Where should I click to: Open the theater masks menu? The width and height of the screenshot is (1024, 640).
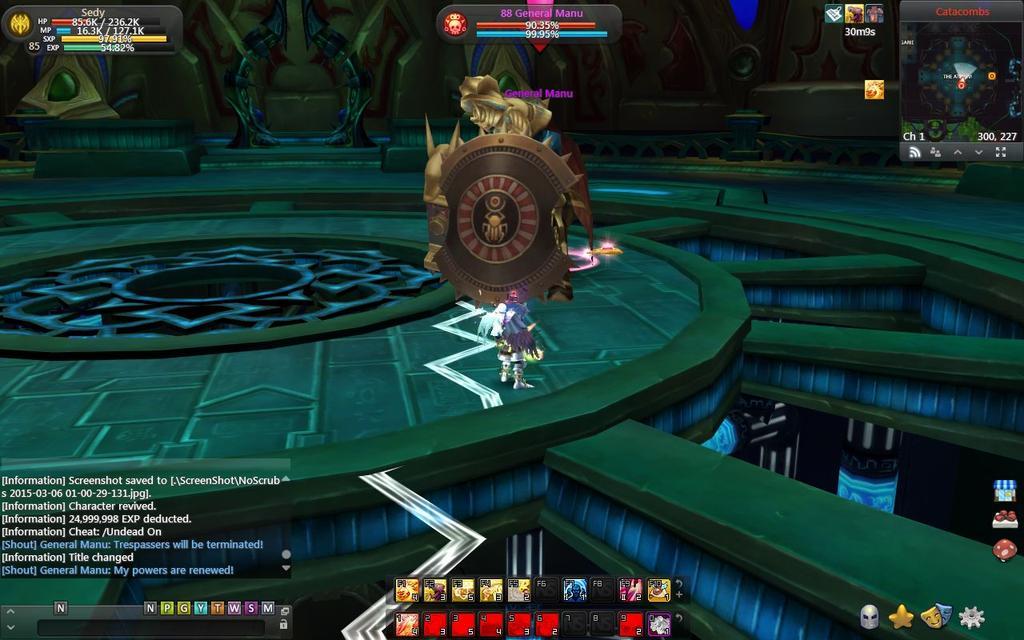click(x=935, y=616)
